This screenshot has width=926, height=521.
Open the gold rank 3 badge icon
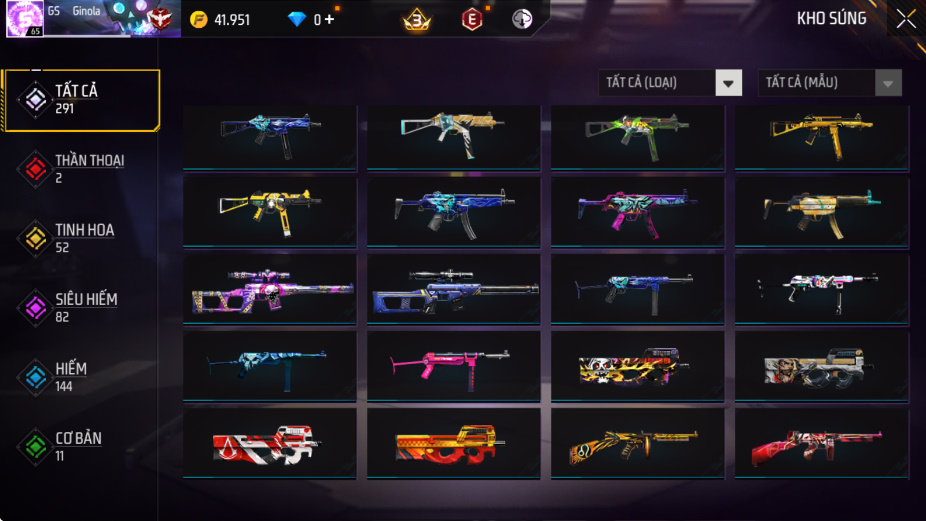(x=415, y=19)
